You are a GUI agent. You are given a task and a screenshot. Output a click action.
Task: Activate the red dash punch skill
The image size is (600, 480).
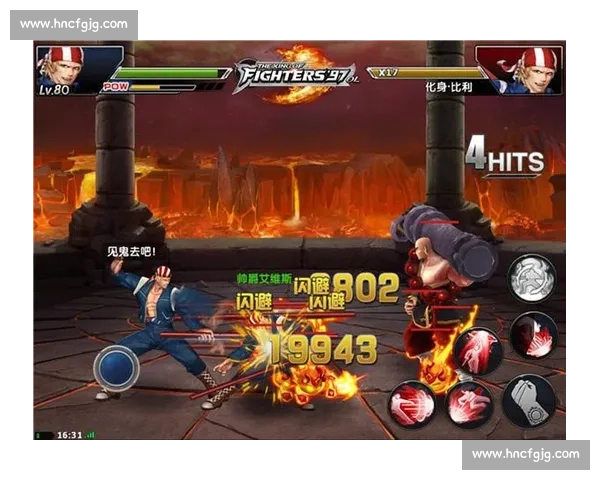[x=411, y=406]
